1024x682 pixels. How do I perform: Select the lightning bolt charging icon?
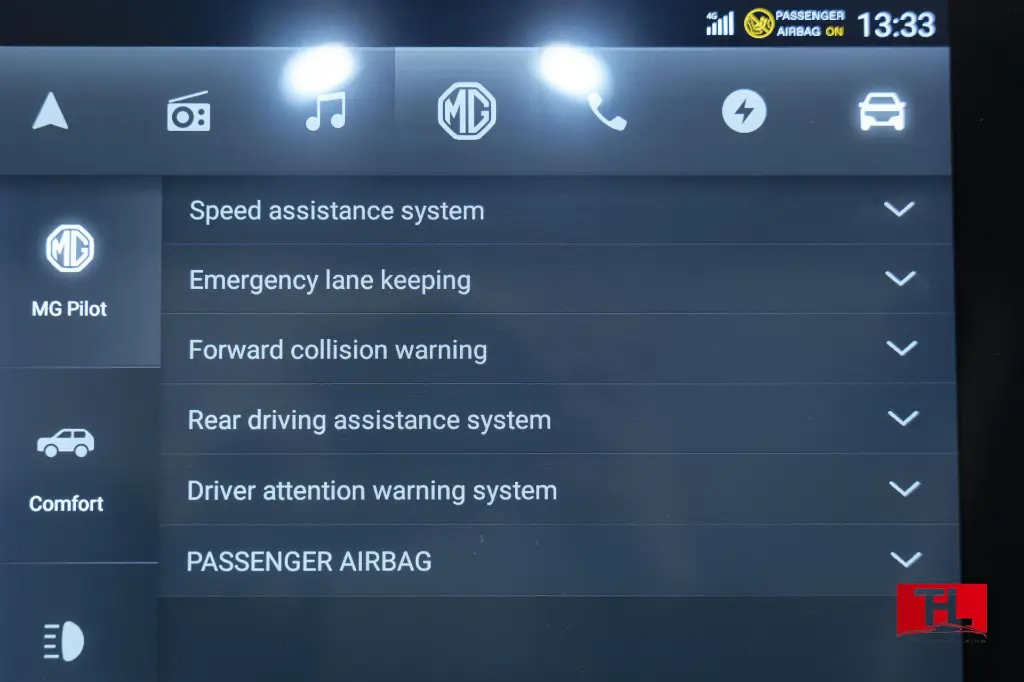744,112
